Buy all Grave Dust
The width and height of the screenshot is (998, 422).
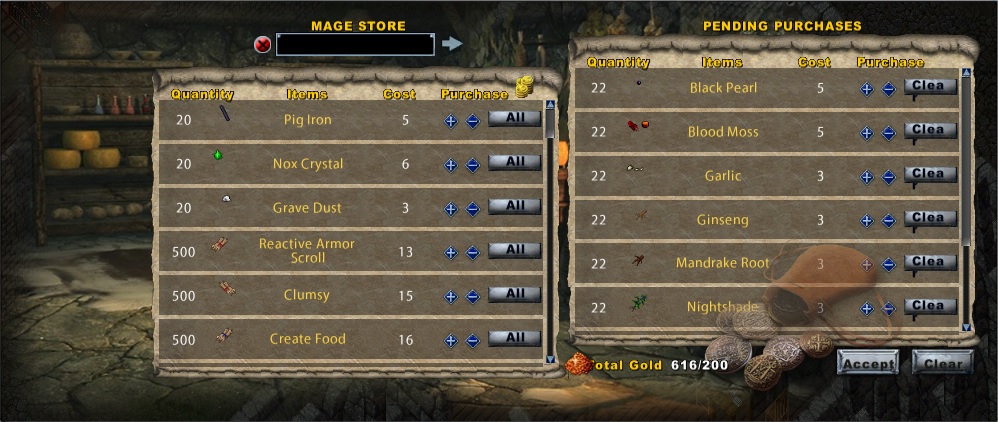[x=514, y=206]
